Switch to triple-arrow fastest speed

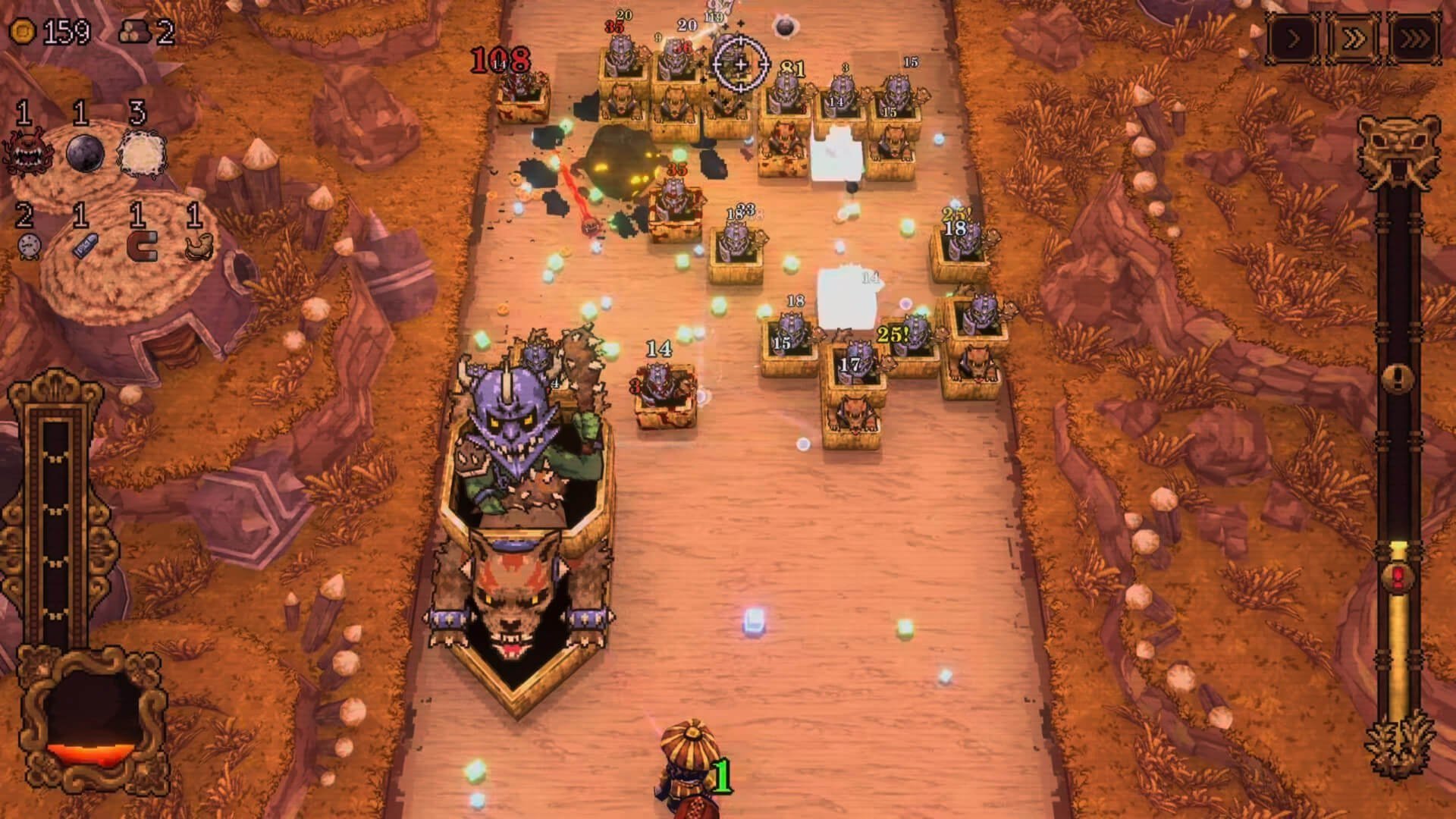[x=1414, y=38]
